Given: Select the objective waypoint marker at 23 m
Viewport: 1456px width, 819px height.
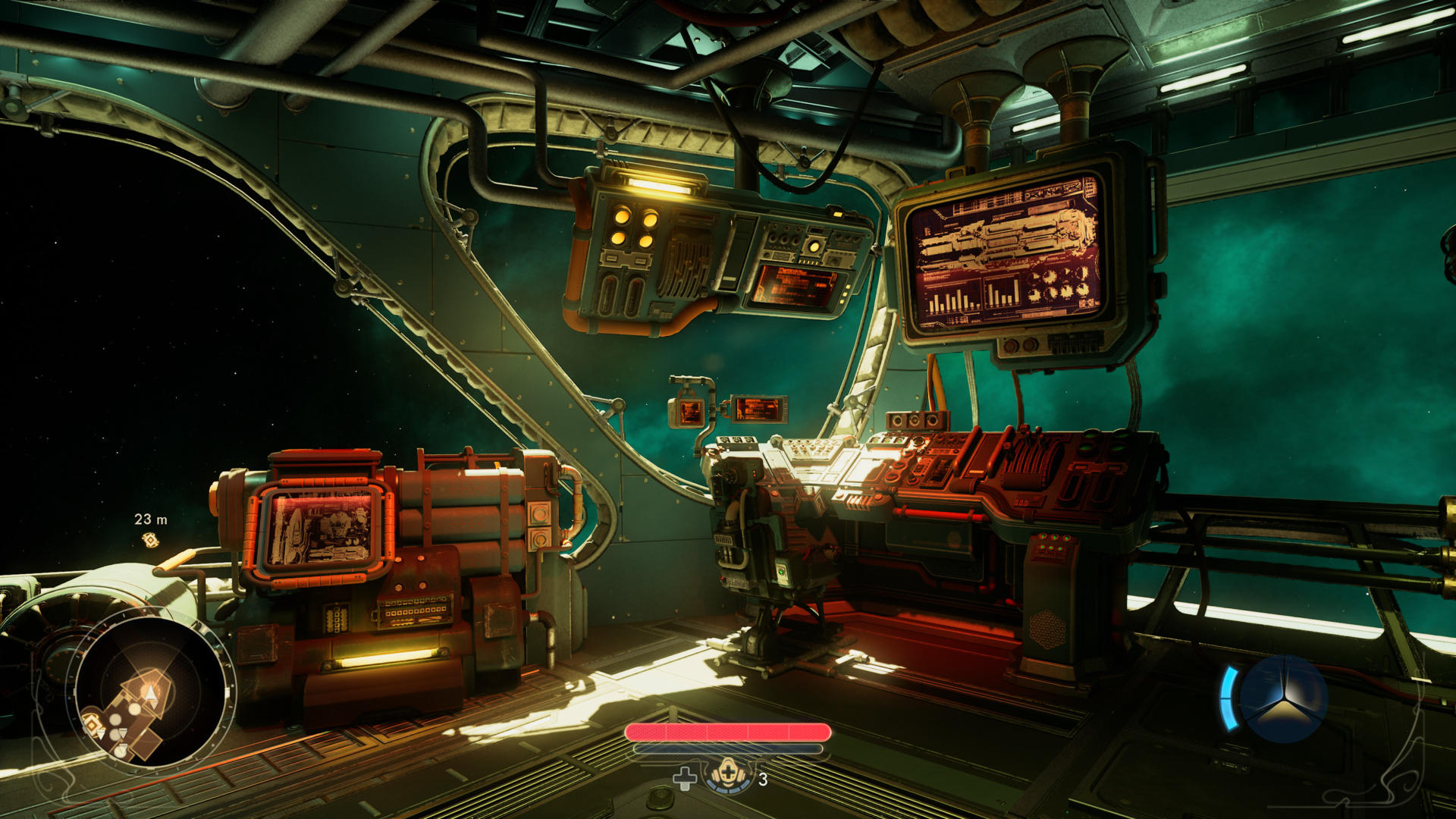Looking at the screenshot, I should pyautogui.click(x=150, y=539).
